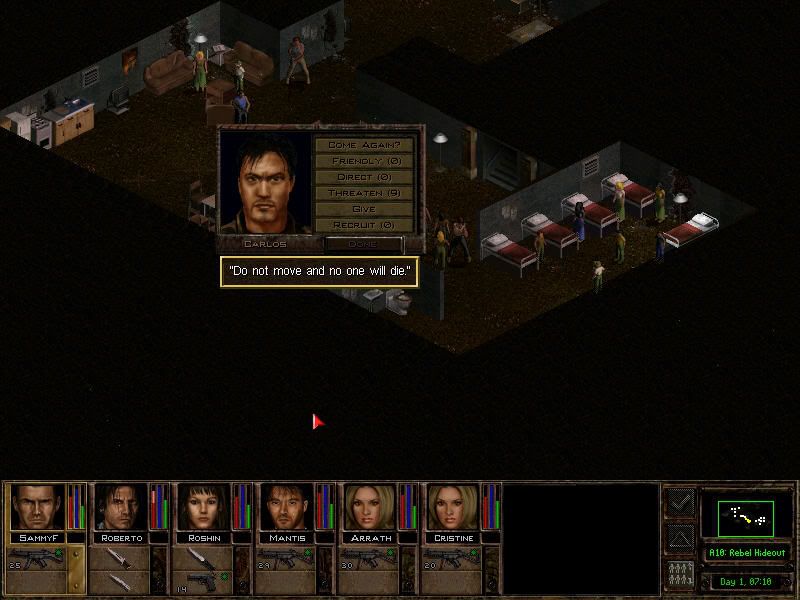Pick Arrath's mercenary portrait
800x600 pixels.
pyautogui.click(x=371, y=507)
